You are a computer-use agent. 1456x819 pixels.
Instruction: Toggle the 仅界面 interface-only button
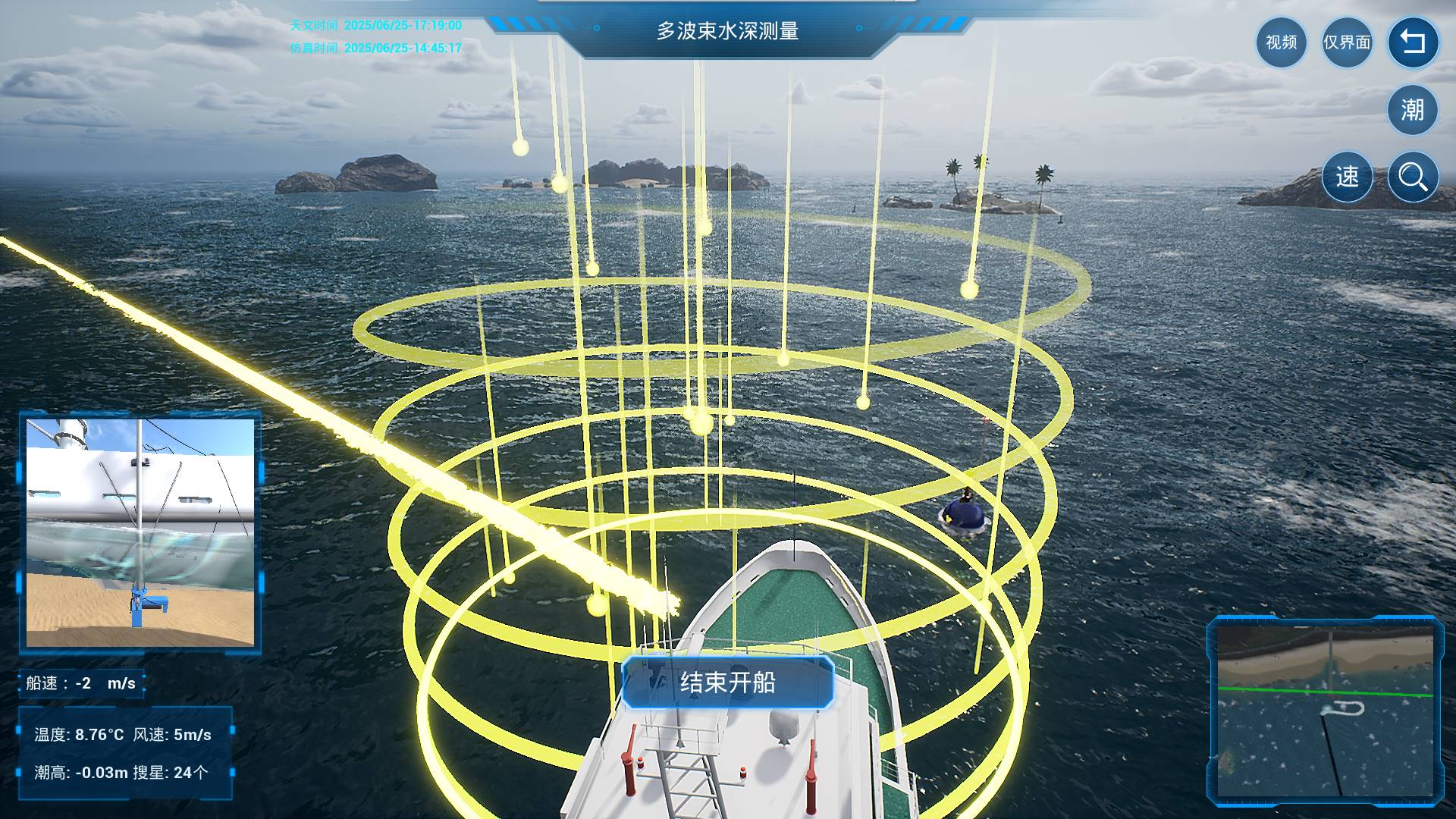click(x=1347, y=42)
